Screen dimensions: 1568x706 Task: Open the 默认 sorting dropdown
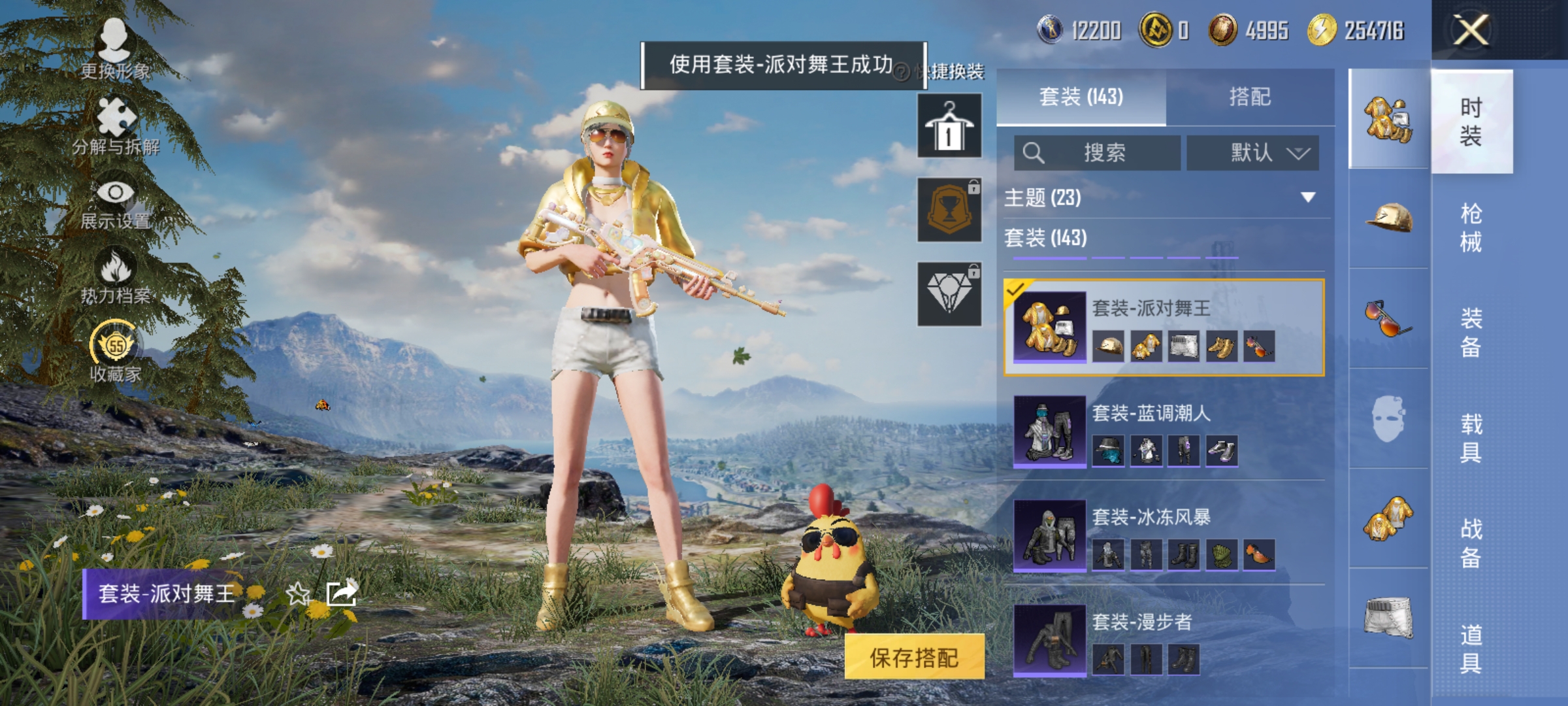coord(1252,152)
